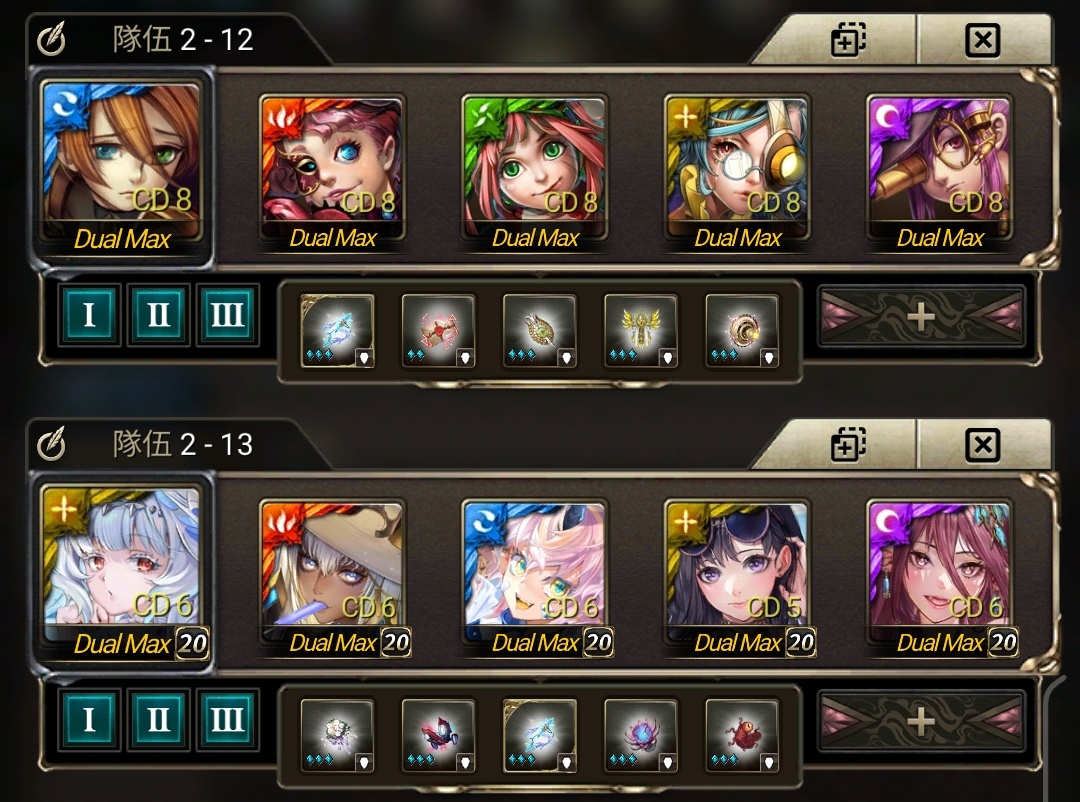
Task: Open the red dragon craft slot
Action: coord(742,734)
